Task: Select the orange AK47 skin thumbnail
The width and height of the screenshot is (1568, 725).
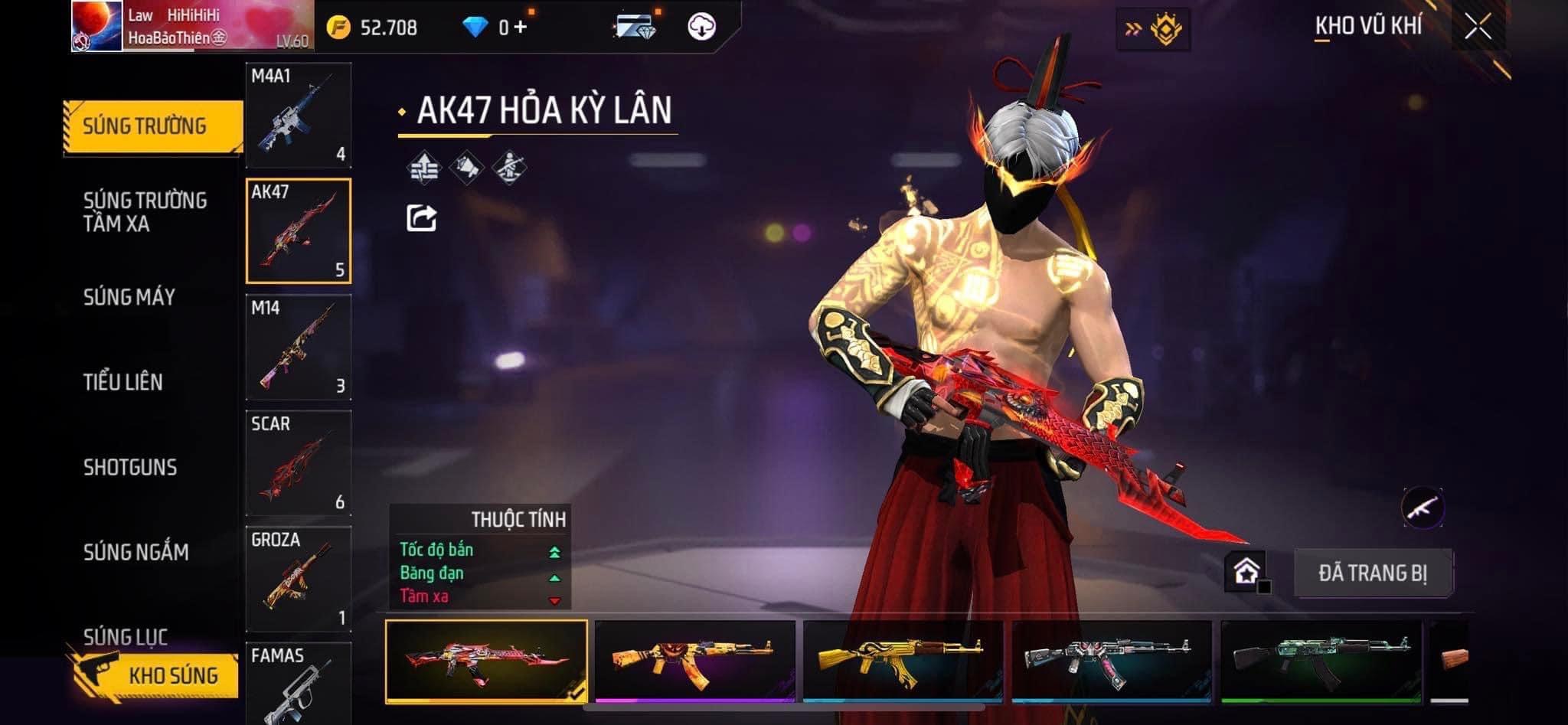Action: tap(695, 661)
